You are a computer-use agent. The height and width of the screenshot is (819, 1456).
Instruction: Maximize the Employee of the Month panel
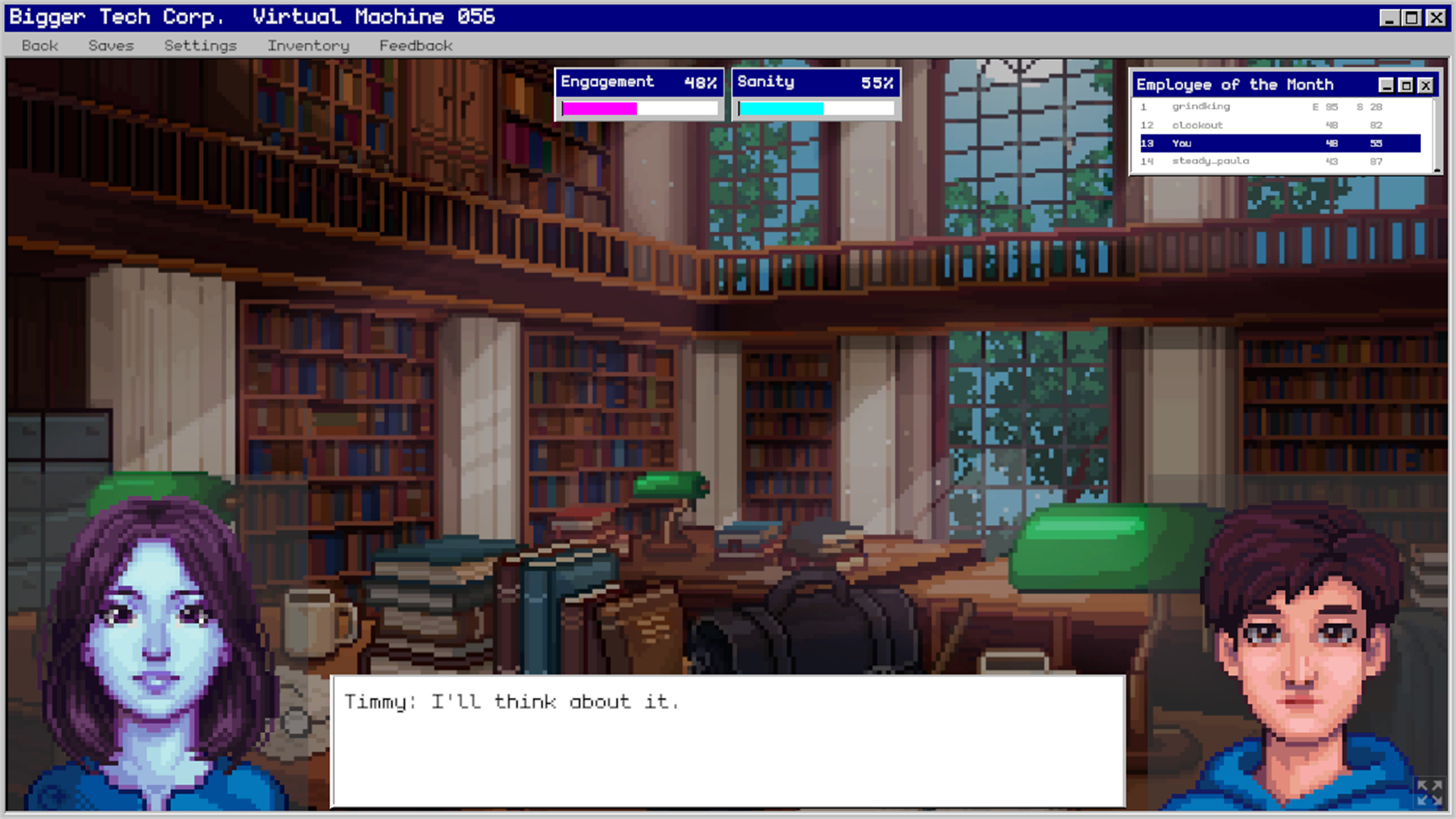coord(1405,84)
